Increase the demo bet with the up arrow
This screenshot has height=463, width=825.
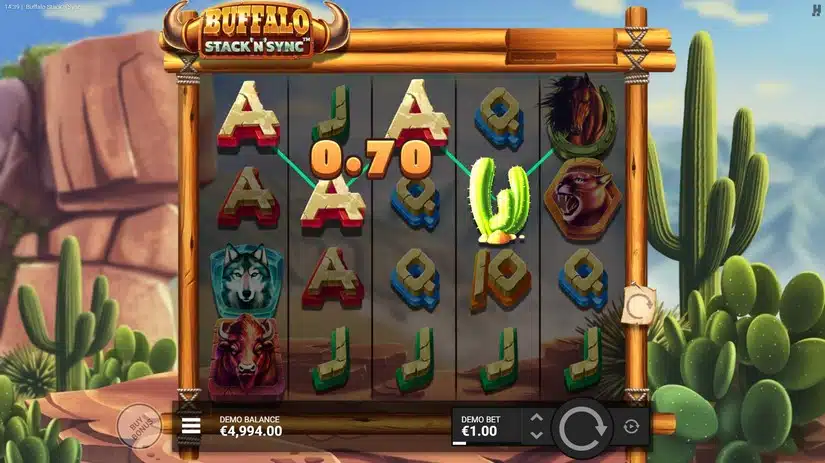pos(536,417)
